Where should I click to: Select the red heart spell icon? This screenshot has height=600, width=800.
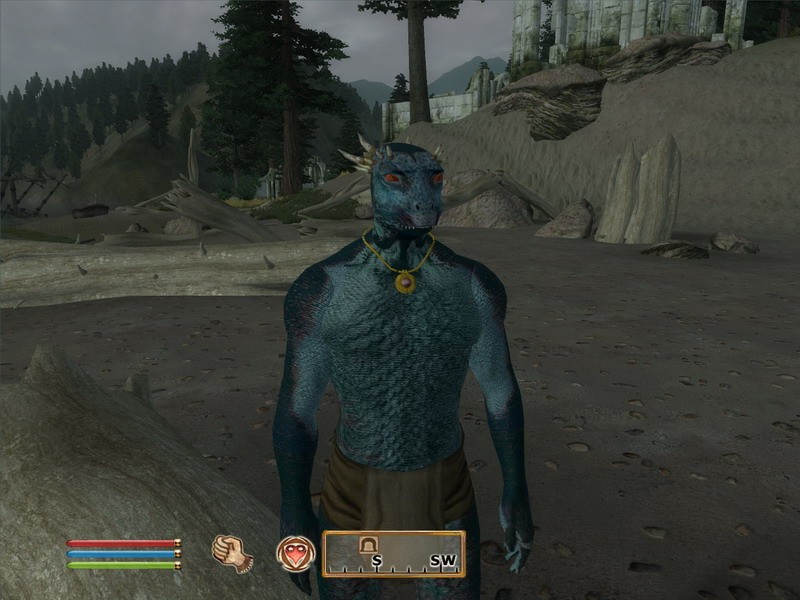point(295,553)
